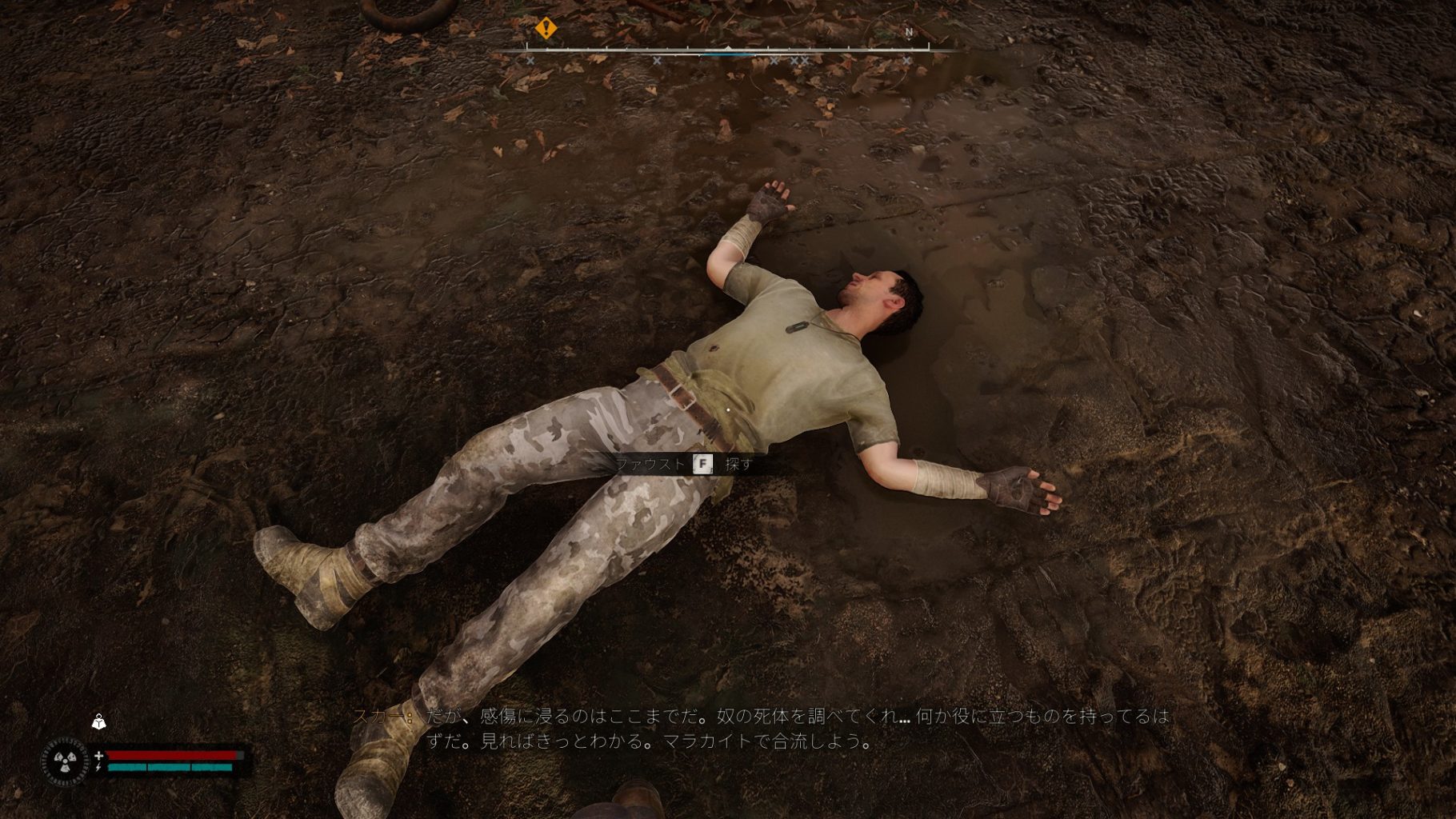Select the radiation trefoil indicator icon
Viewport: 1456px width, 819px height.
[x=65, y=761]
